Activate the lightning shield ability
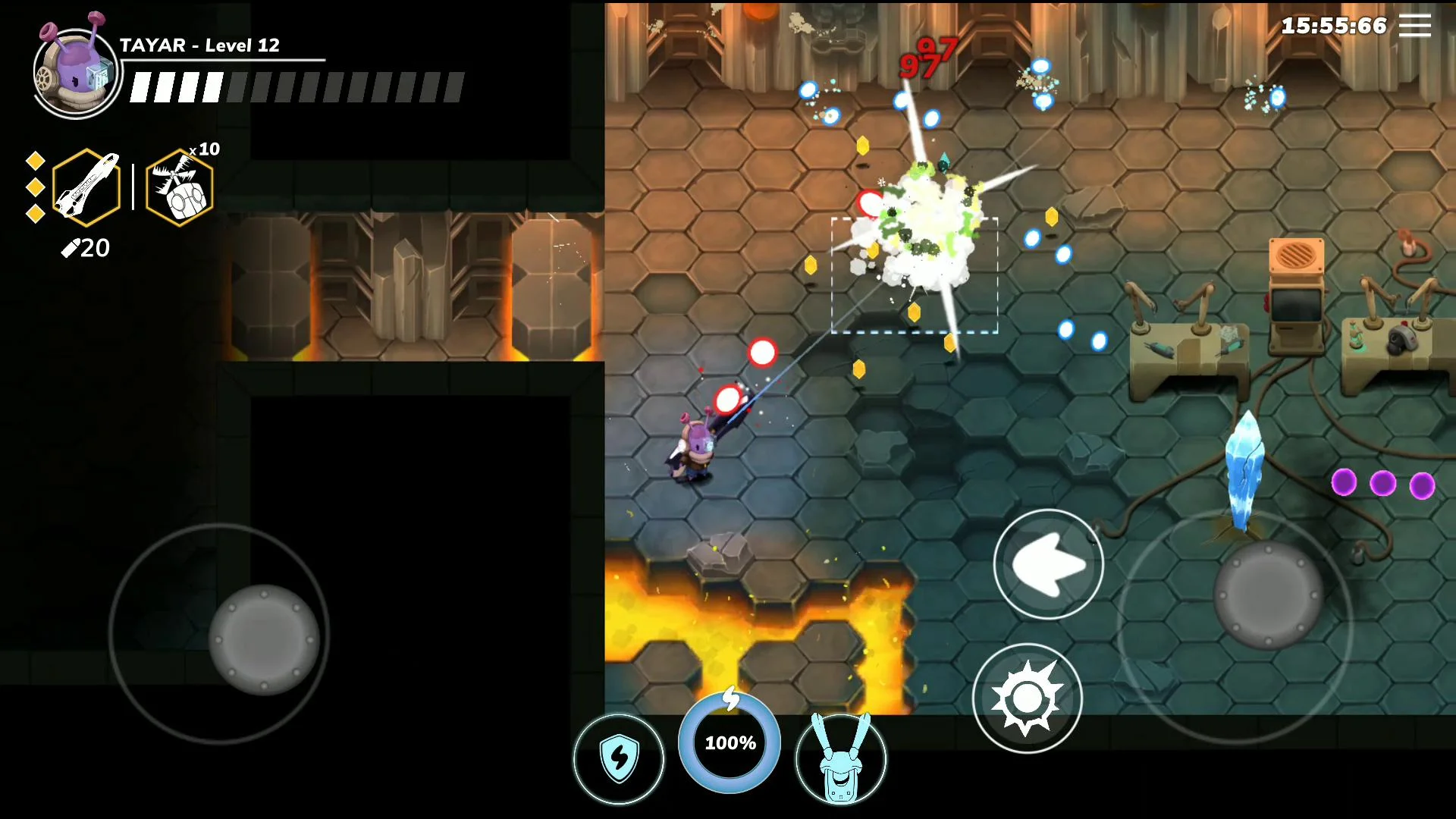This screenshot has width=1456, height=819. click(x=618, y=758)
